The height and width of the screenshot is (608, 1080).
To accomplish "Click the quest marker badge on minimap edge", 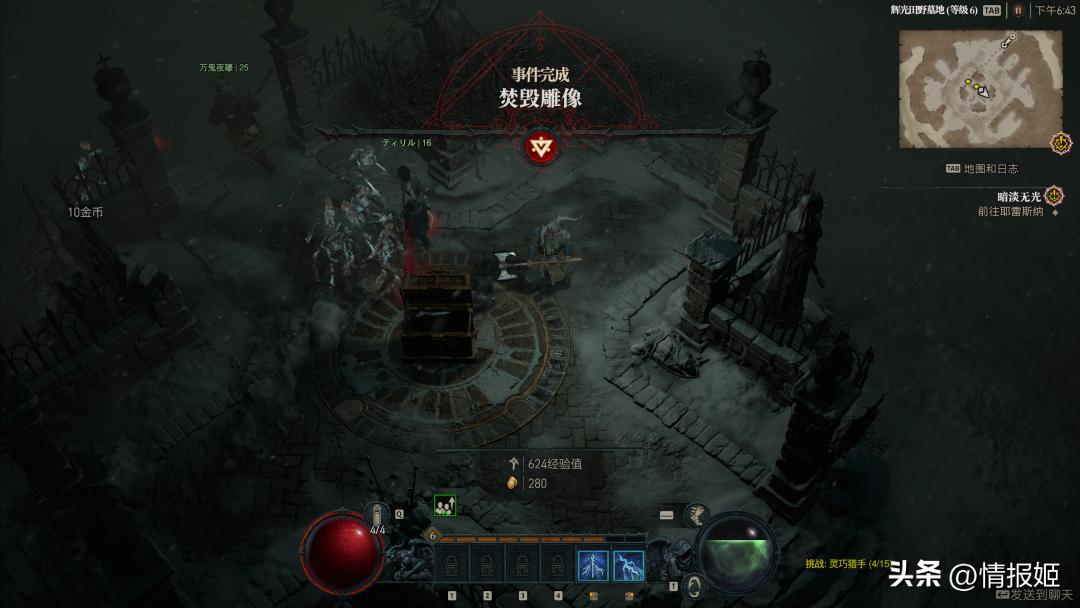I will (x=1061, y=143).
